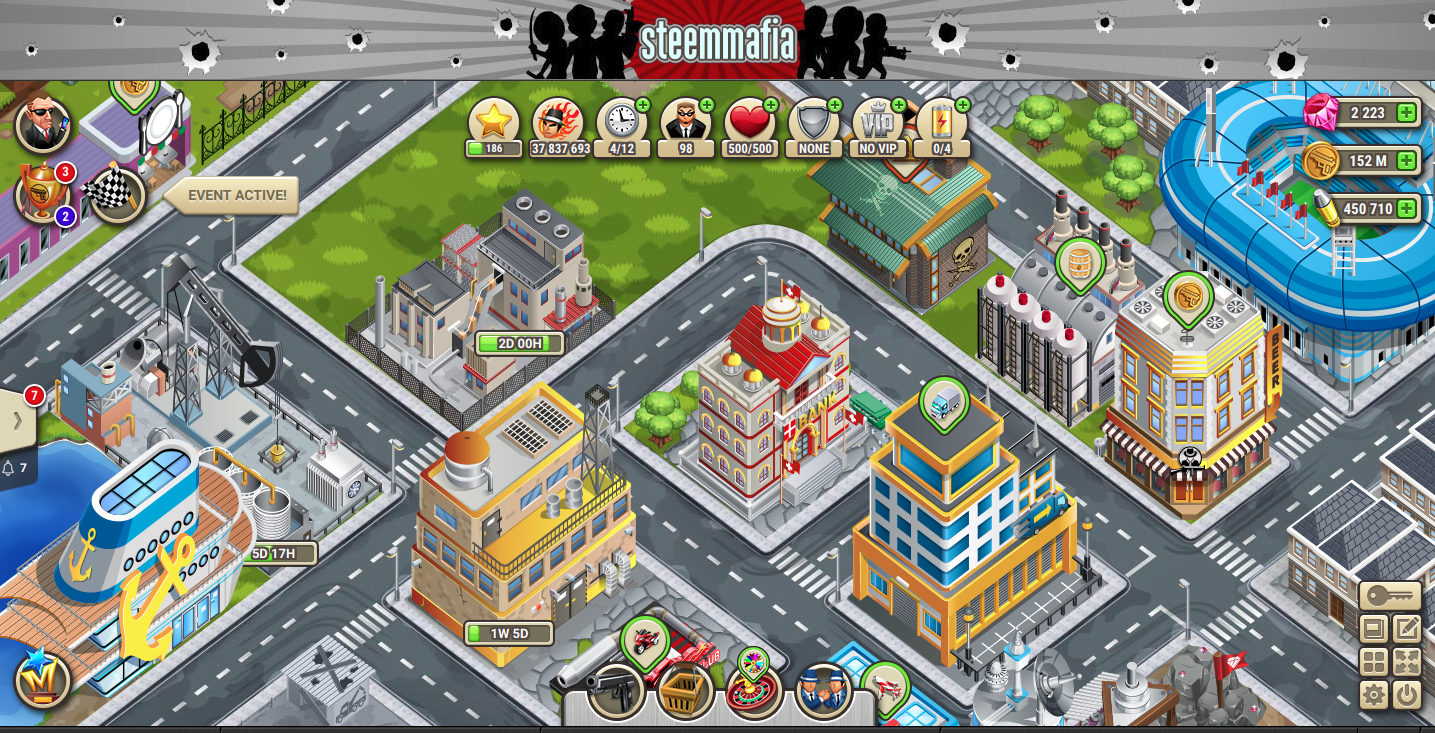
Task: Buy more bullets with the plus button
Action: pos(1406,209)
